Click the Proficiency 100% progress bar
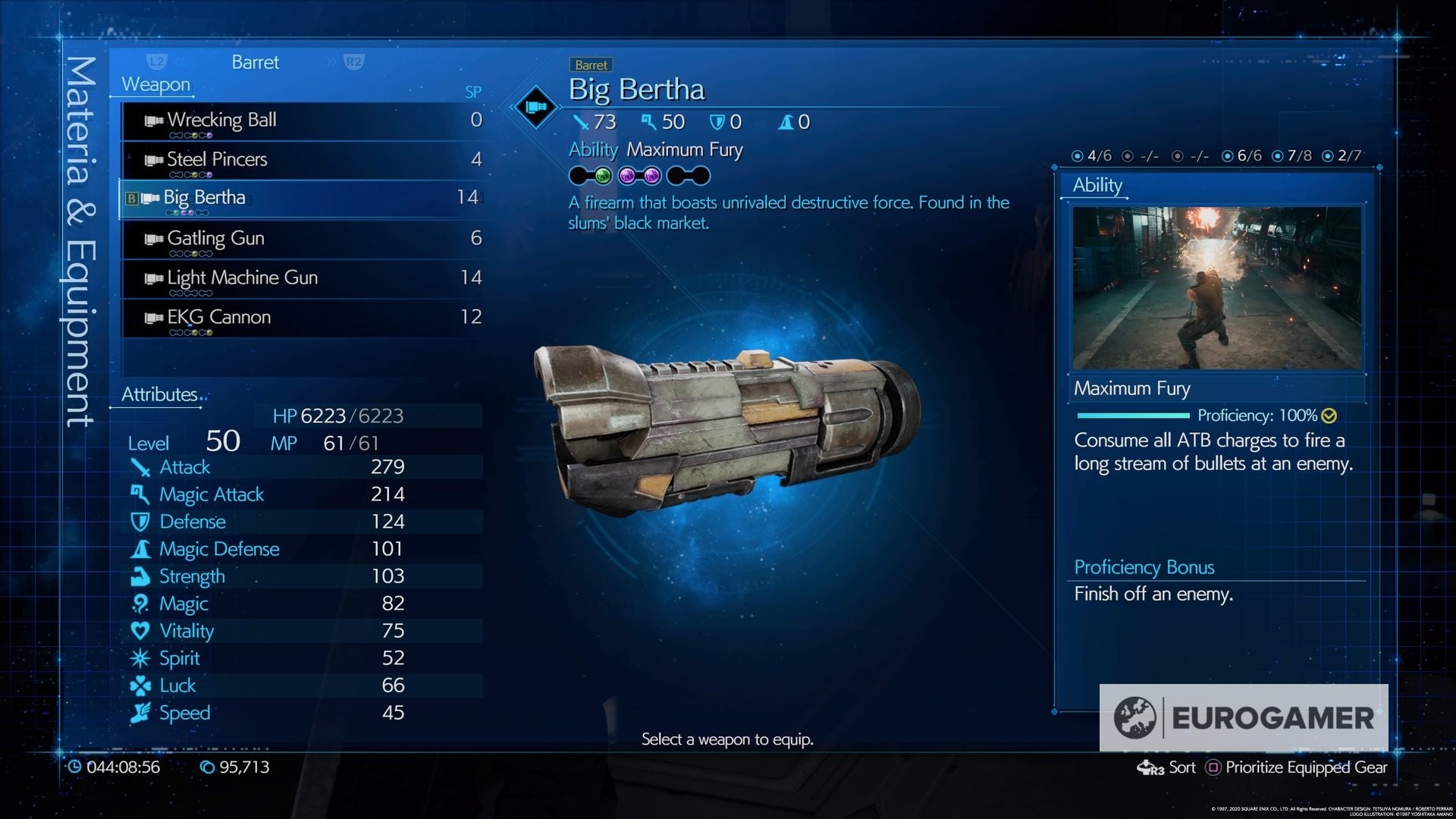Screen dimensions: 1456x819 [1131, 416]
